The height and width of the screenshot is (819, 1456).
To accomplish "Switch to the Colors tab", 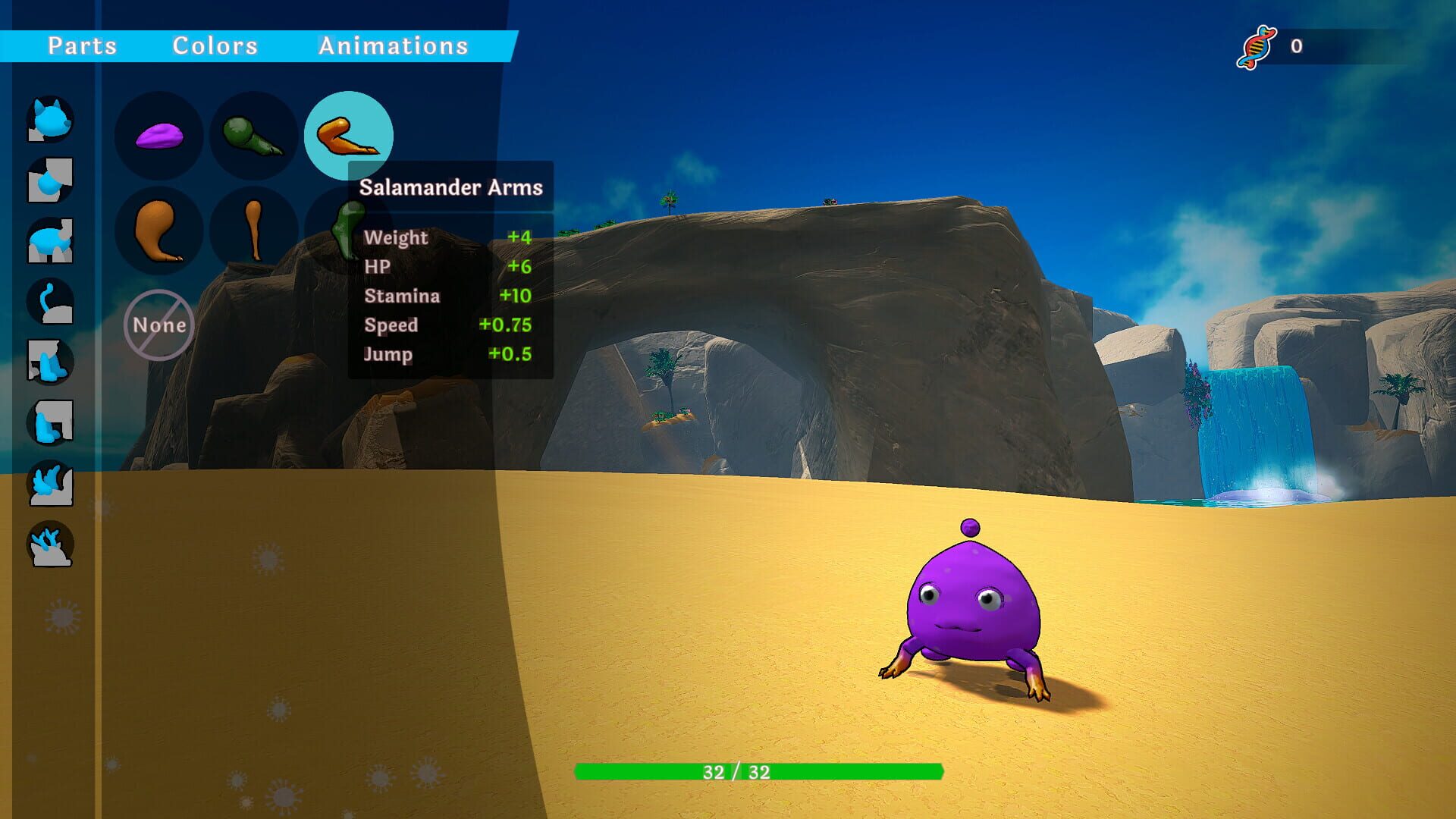I will coord(215,45).
